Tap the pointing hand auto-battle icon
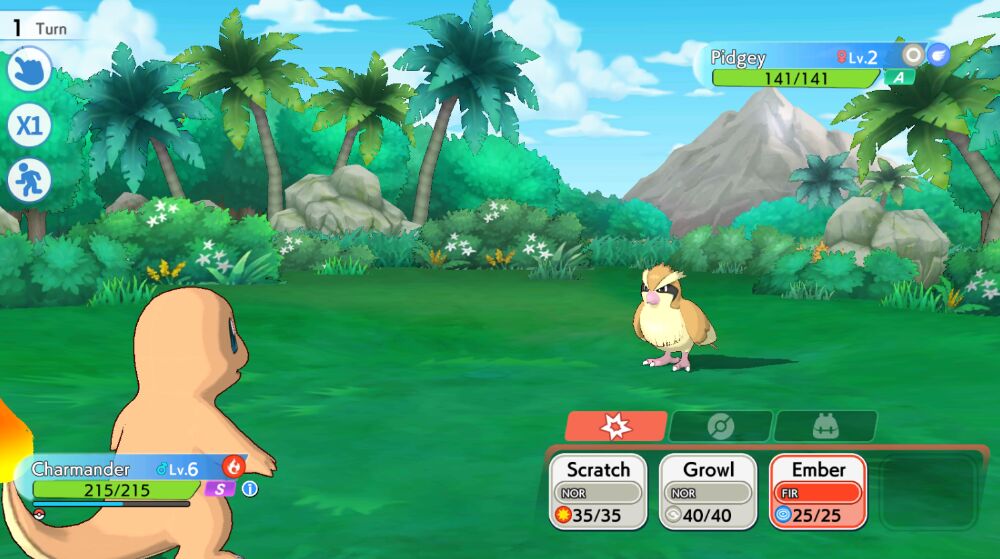The width and height of the screenshot is (1000, 559). (29, 70)
